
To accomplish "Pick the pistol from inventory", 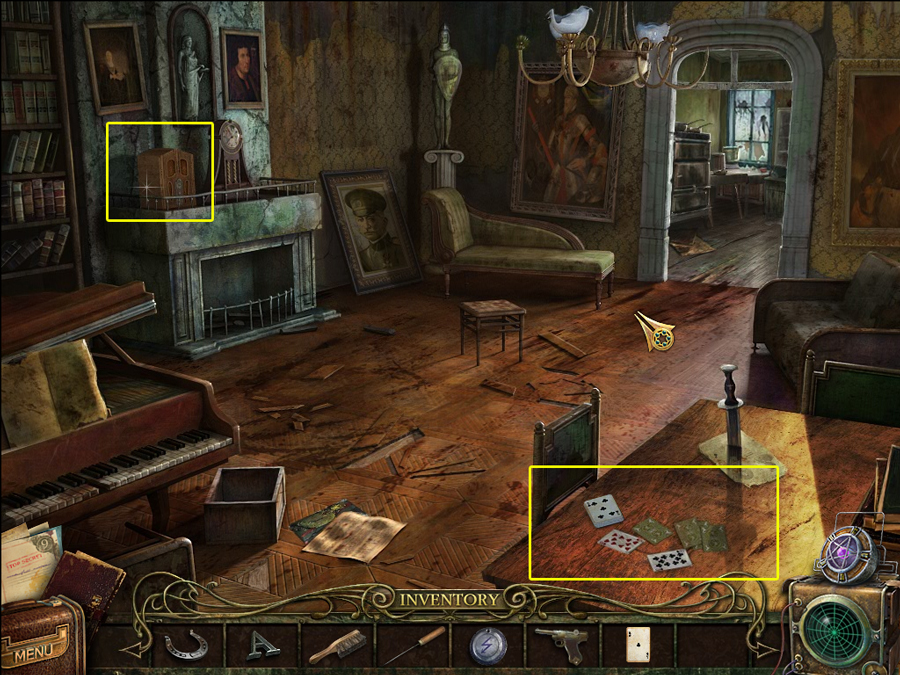I will 561,642.
